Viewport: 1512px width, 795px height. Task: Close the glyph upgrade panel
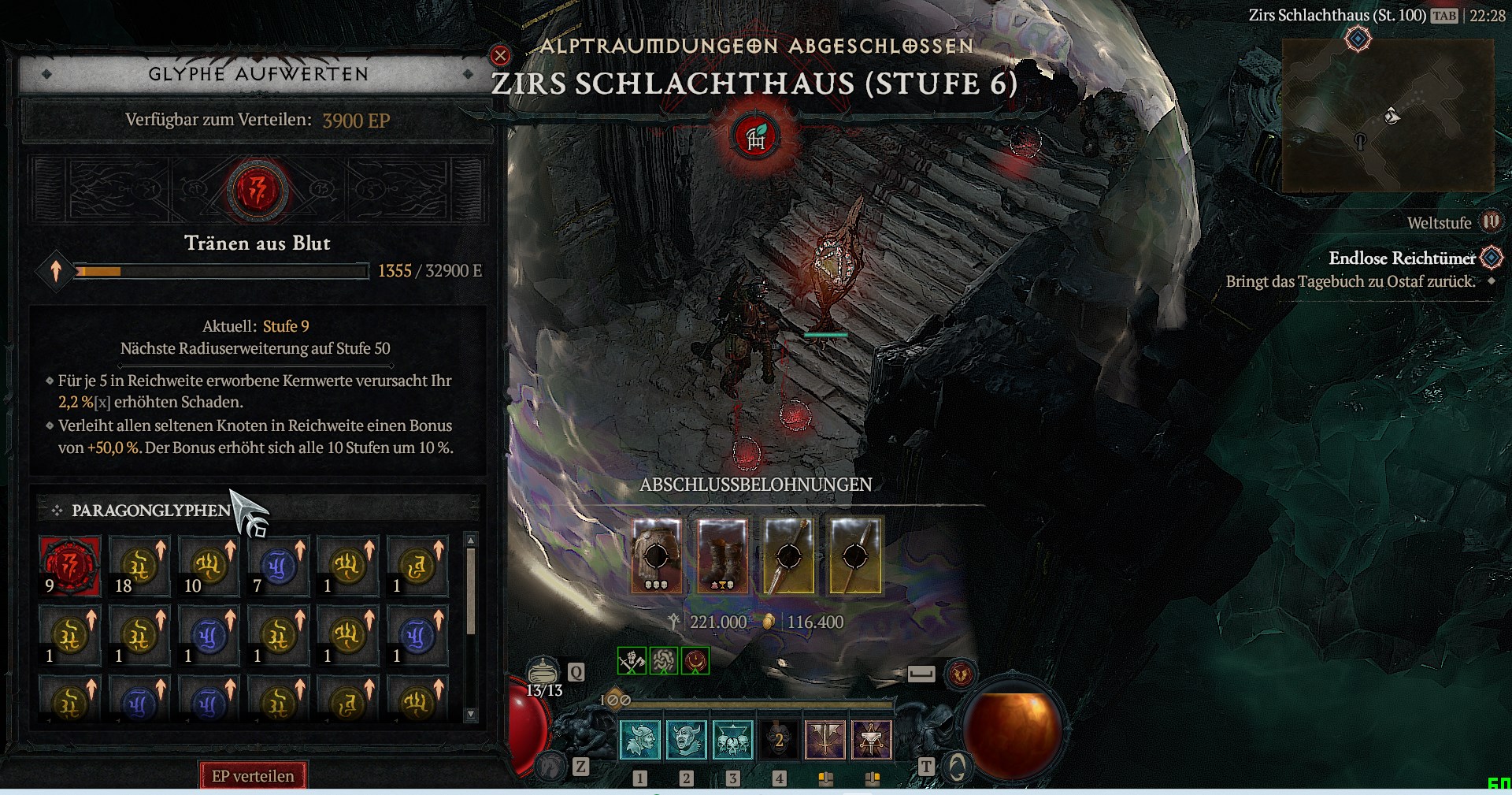click(500, 55)
